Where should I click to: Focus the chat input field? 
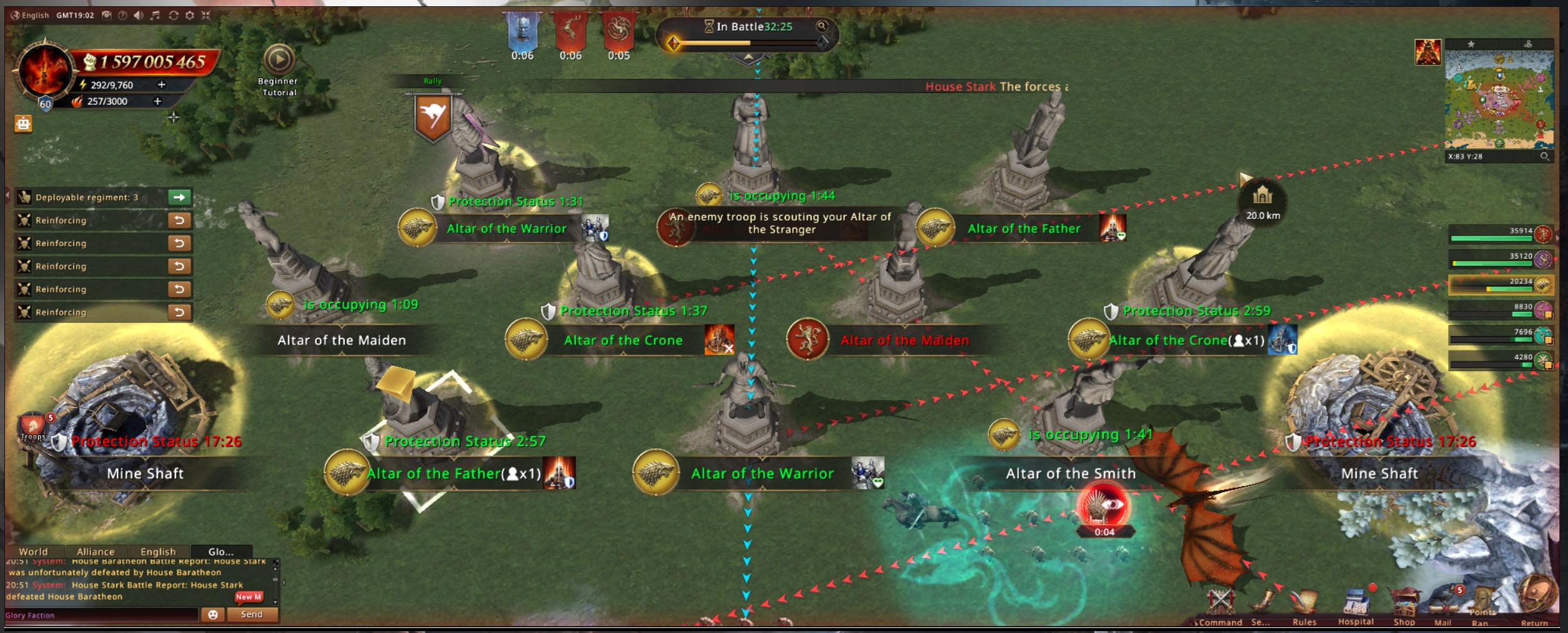[100, 616]
